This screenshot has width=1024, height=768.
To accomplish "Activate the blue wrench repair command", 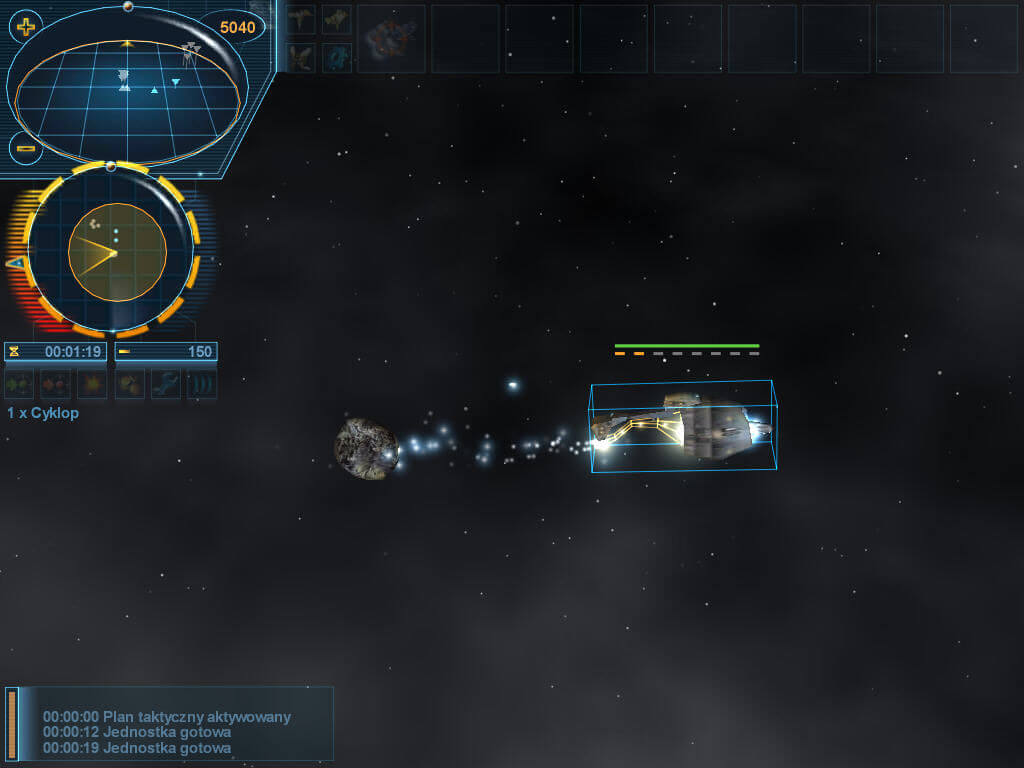I will (166, 384).
